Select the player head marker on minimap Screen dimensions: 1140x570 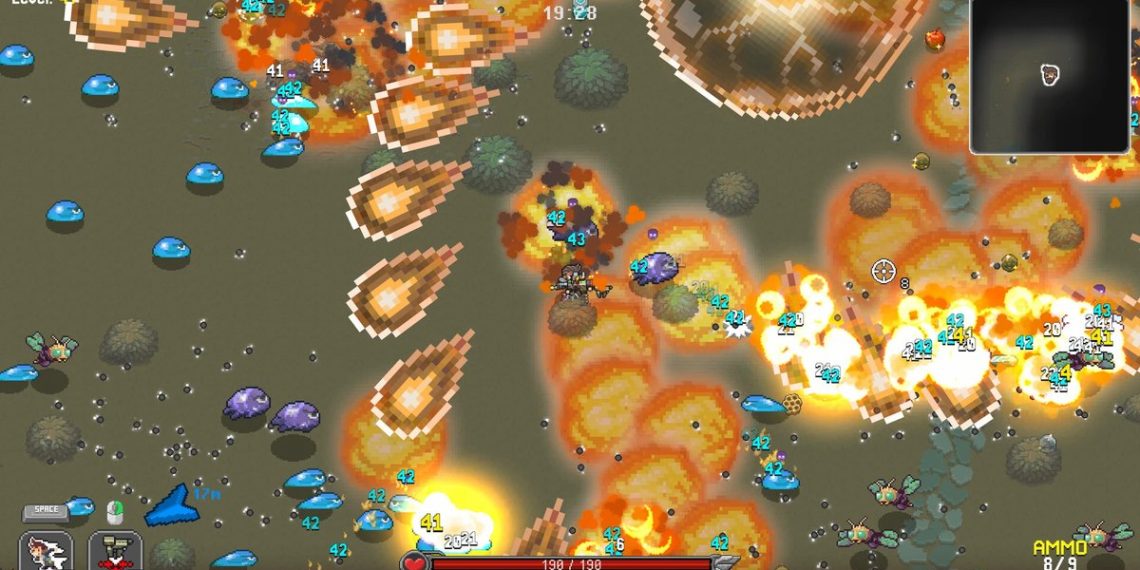click(1049, 74)
